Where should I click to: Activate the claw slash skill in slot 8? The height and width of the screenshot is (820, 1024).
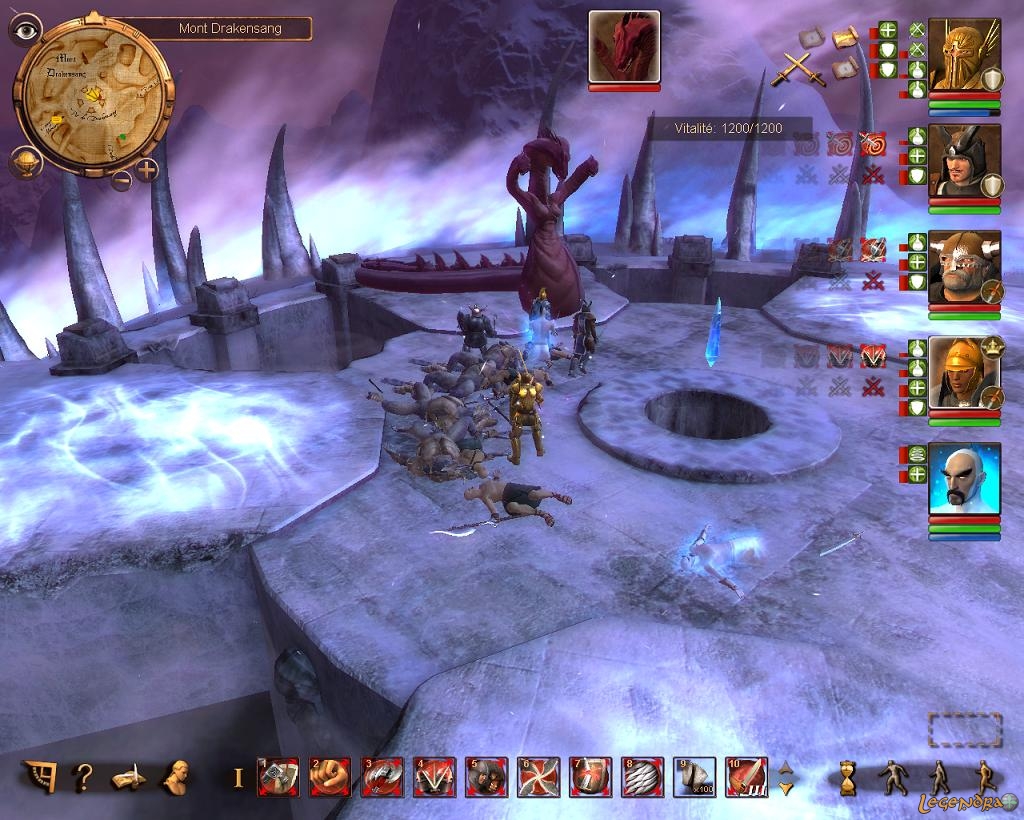(x=642, y=777)
